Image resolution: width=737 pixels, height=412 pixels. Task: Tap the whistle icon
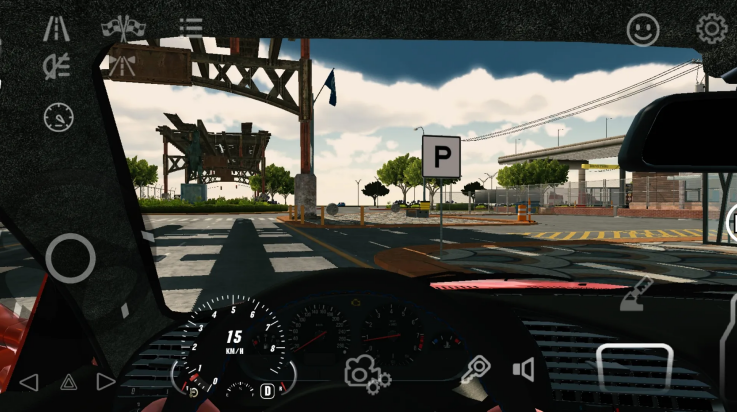(x=475, y=370)
